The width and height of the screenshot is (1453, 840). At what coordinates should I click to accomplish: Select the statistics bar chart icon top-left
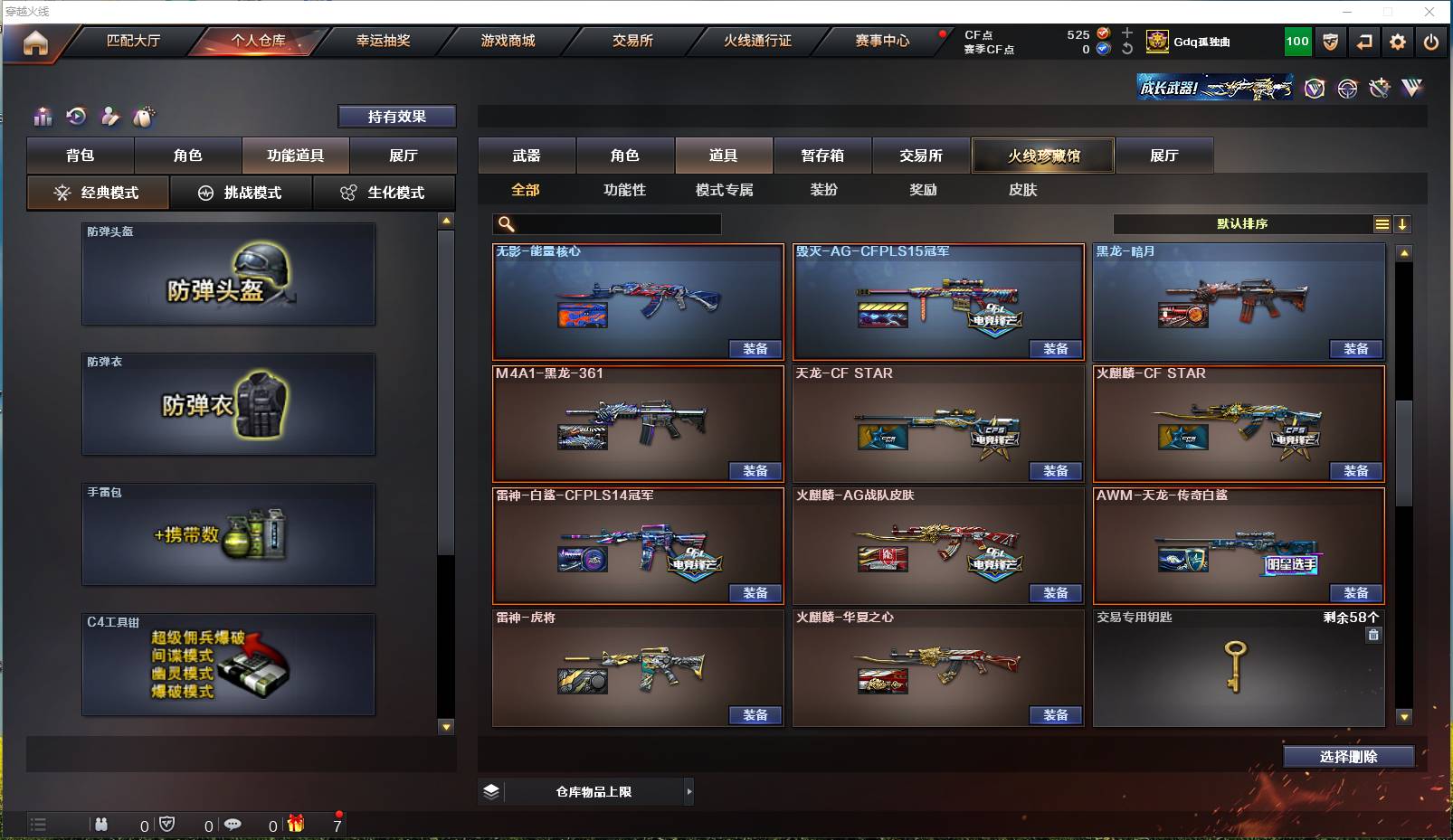click(42, 117)
